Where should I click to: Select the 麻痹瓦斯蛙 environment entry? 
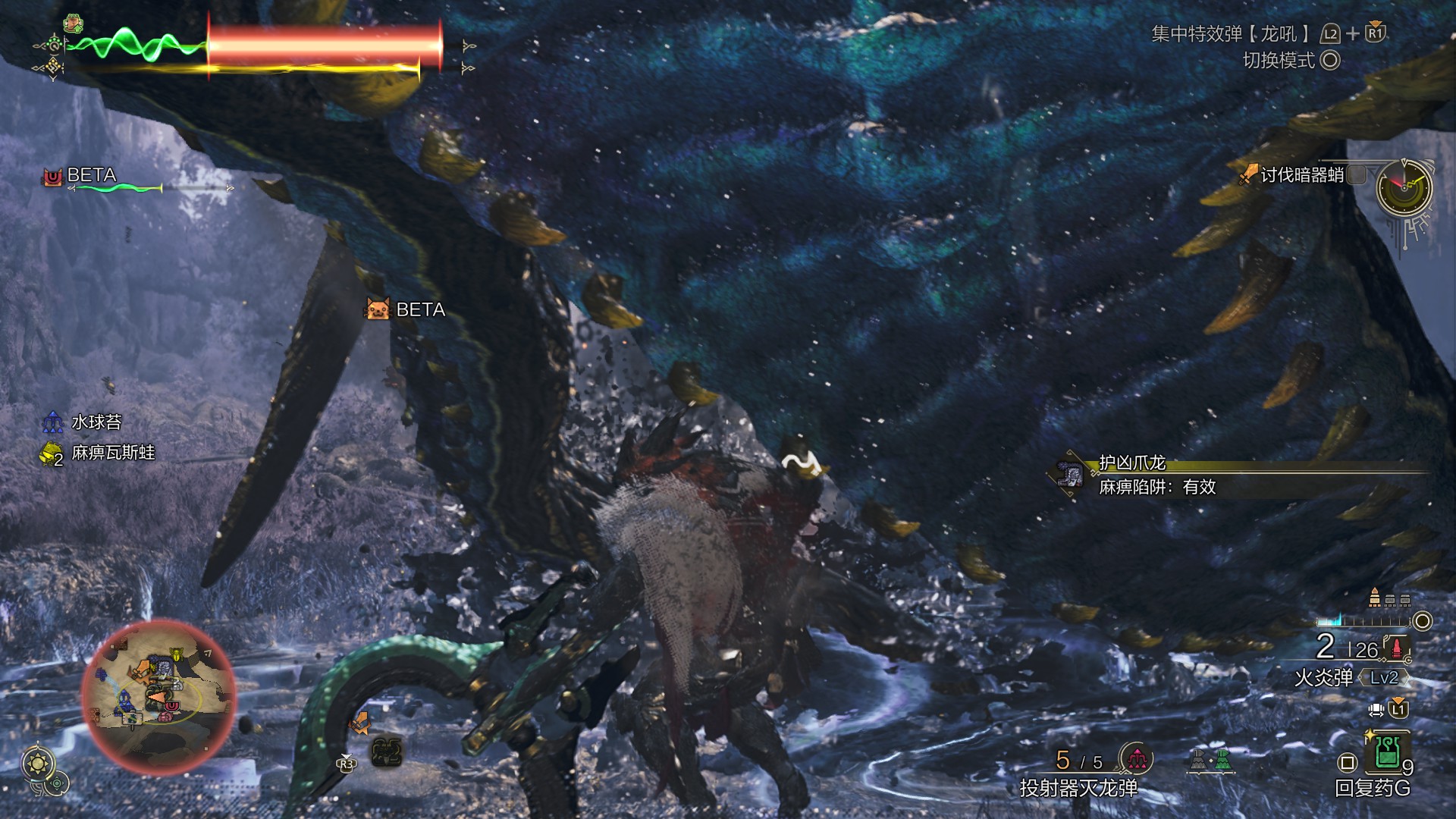pyautogui.click(x=111, y=453)
